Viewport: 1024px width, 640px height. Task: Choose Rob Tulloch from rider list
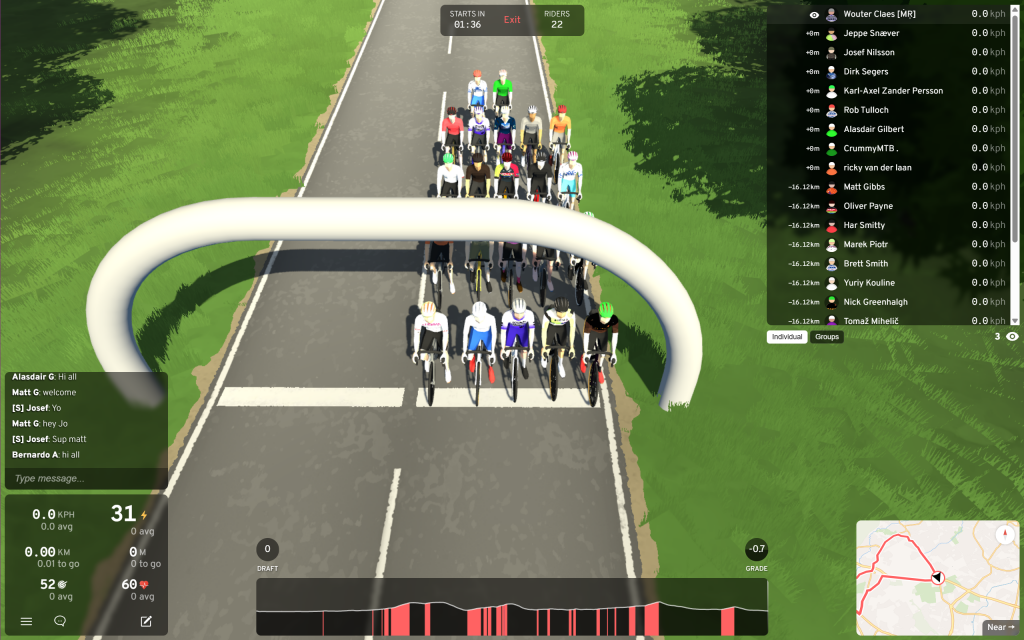coord(866,110)
